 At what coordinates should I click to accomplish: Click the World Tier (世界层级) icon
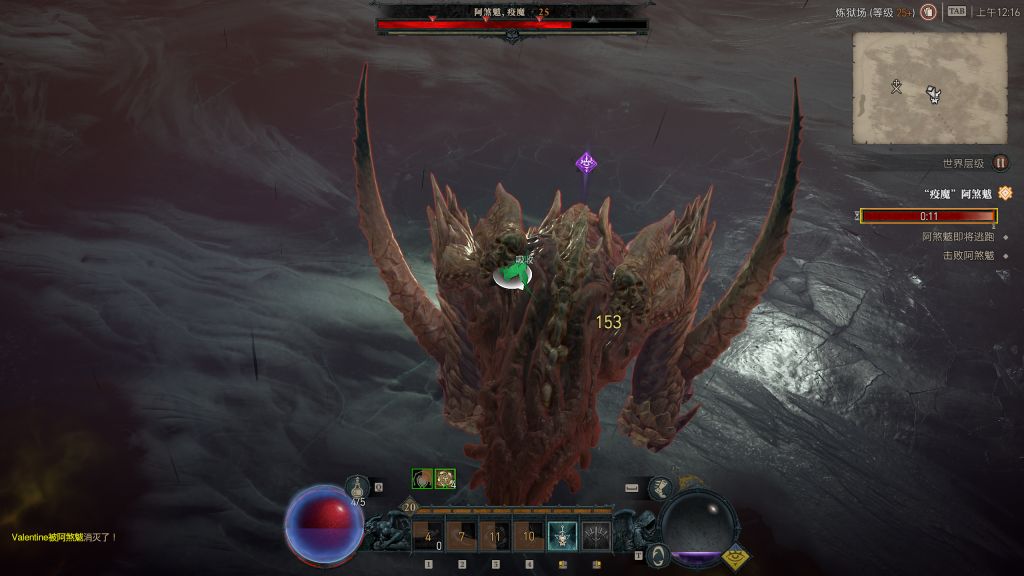pyautogui.click(x=1000, y=163)
